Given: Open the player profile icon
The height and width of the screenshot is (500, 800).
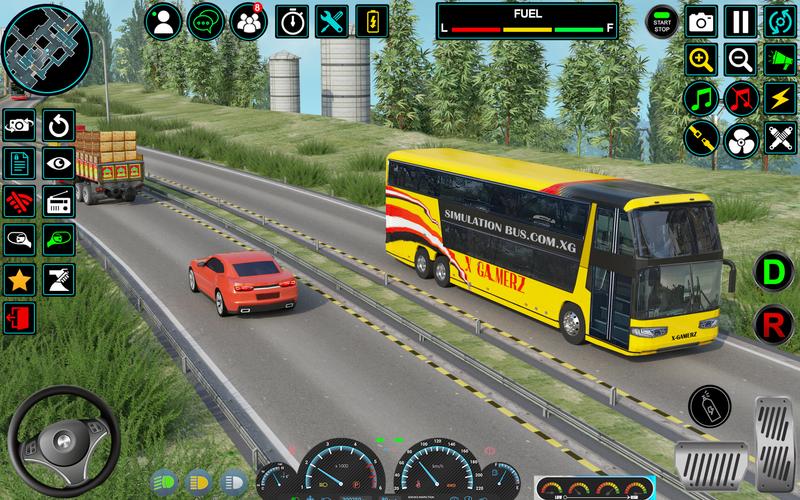Looking at the screenshot, I should coord(165,20).
